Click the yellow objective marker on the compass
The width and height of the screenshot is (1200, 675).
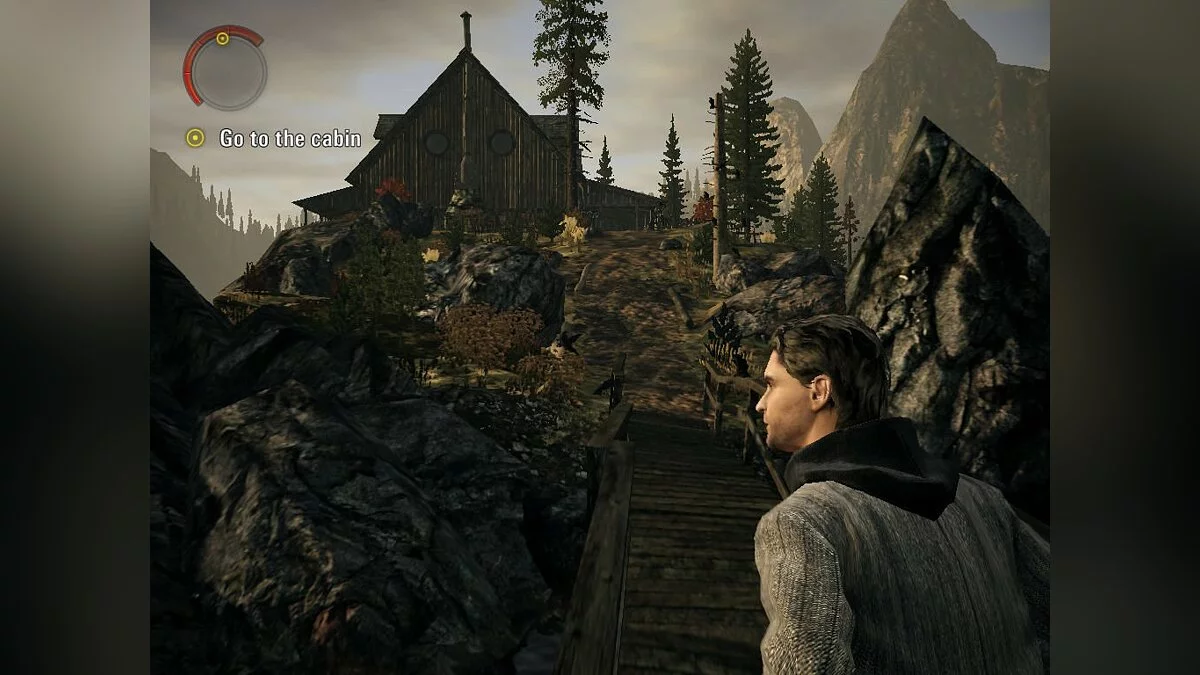click(222, 39)
